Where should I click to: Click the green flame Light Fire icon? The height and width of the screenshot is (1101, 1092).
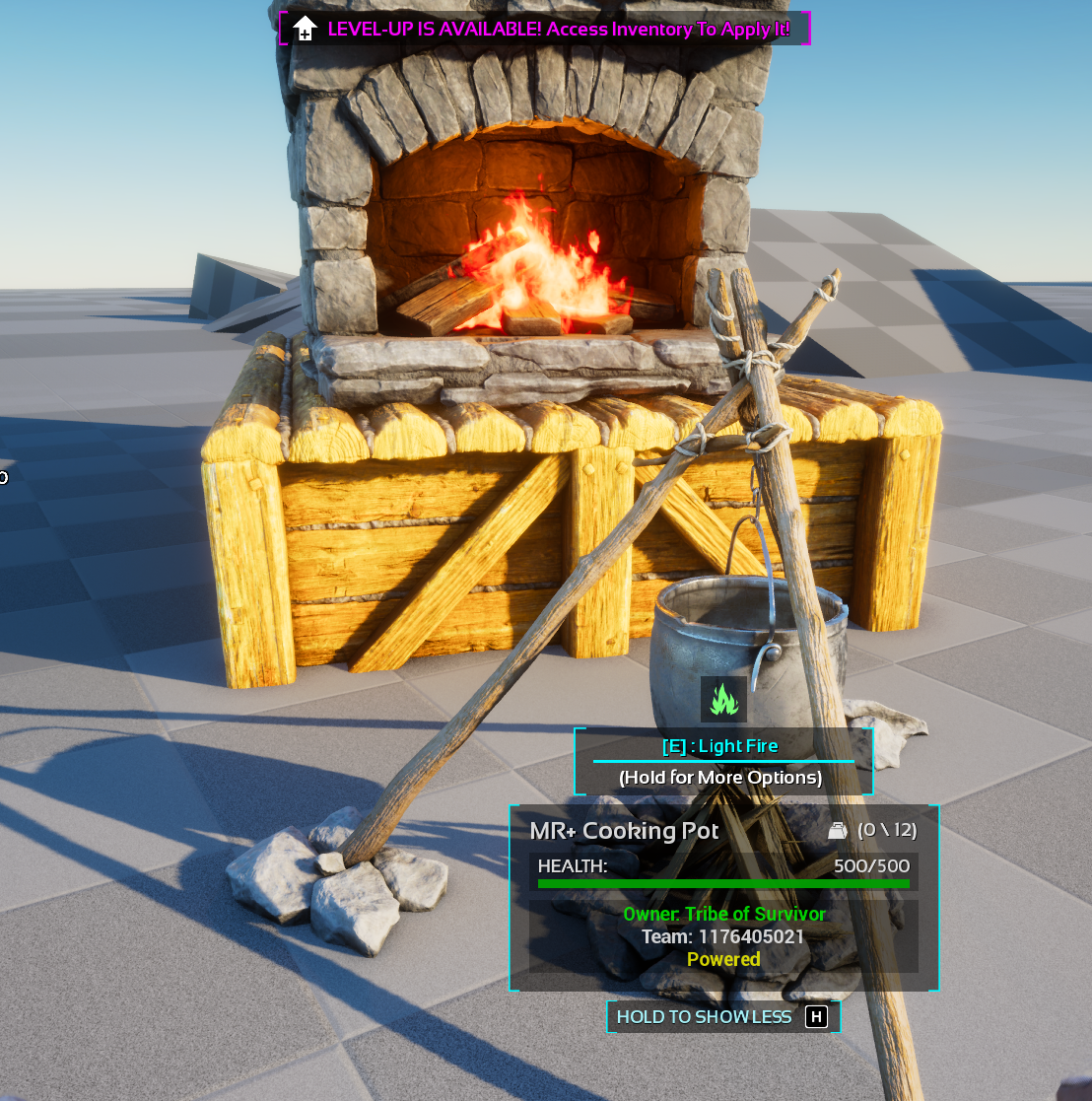[724, 699]
